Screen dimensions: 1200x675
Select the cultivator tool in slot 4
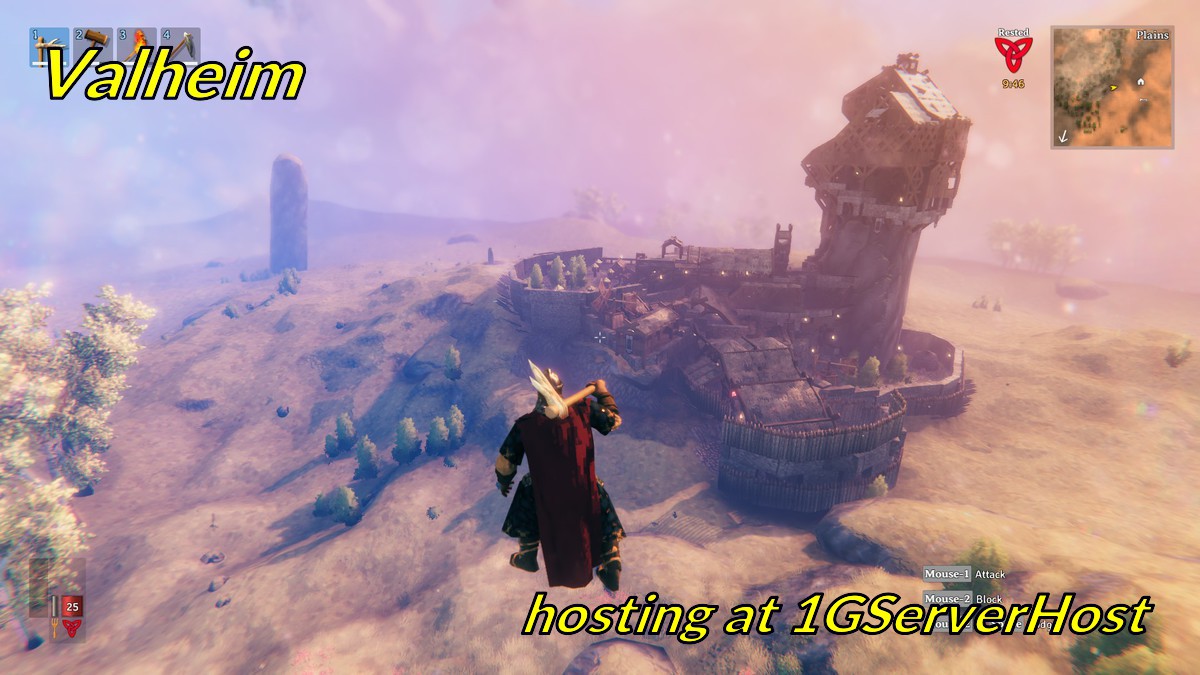coord(180,45)
